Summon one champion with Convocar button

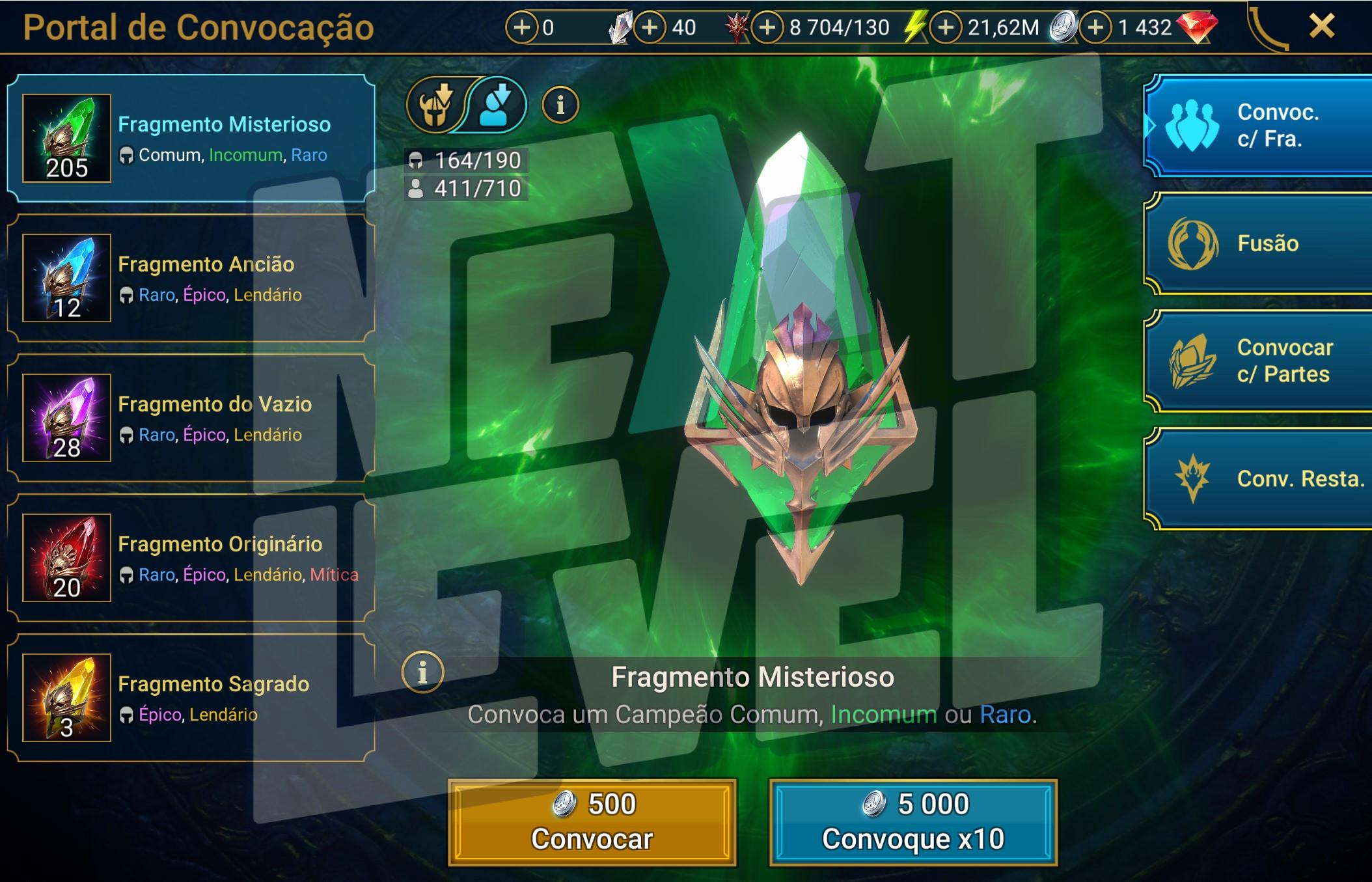pyautogui.click(x=592, y=822)
